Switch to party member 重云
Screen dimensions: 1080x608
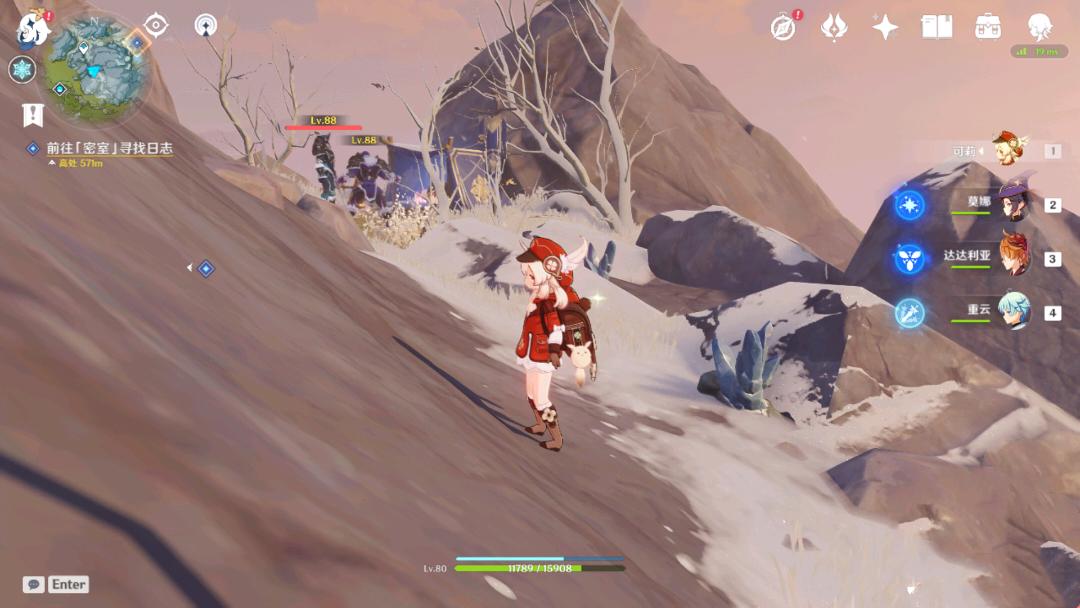(1012, 312)
